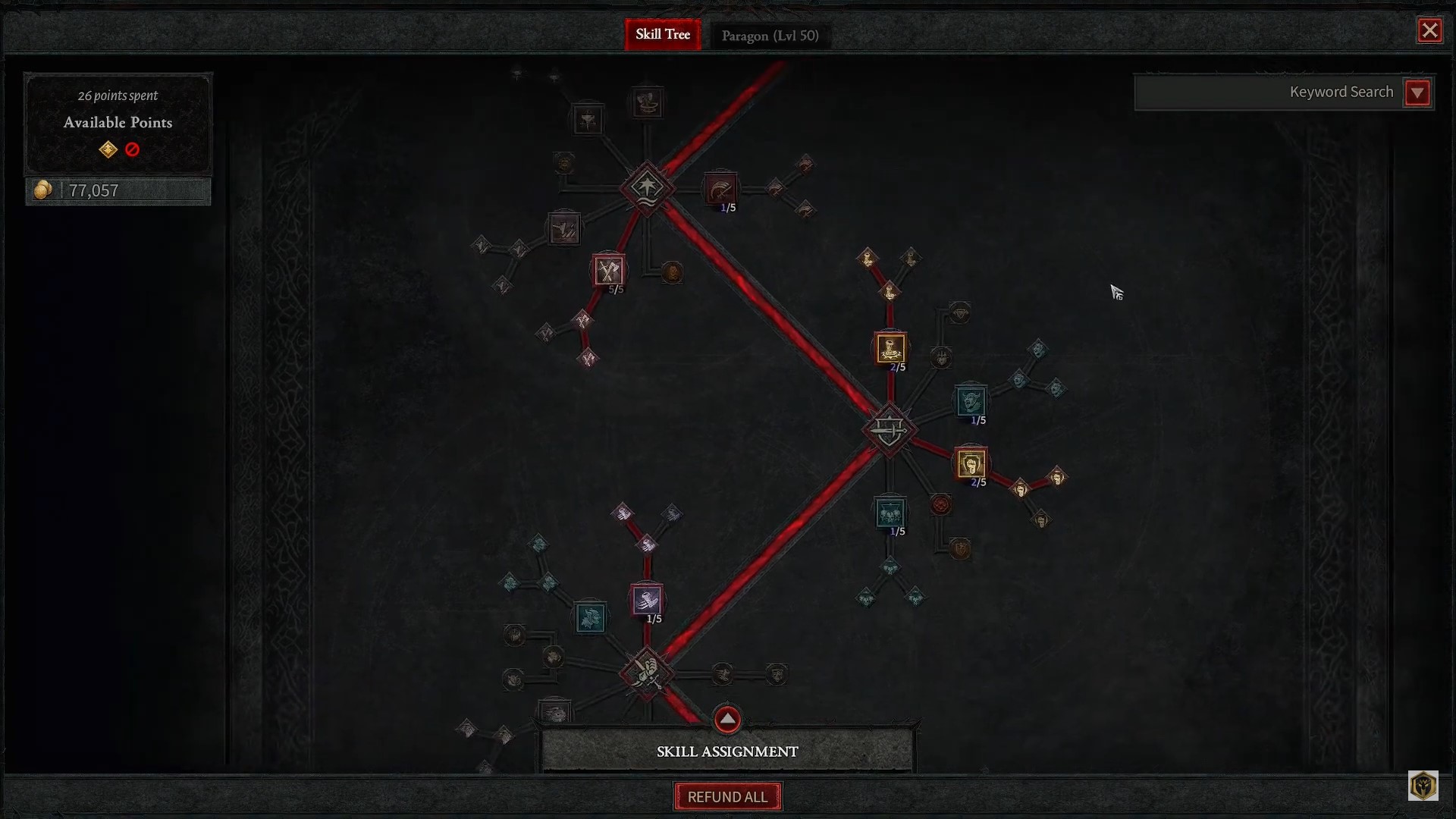Screen dimensions: 1456x819
Task: Select the Skill Tree tab
Action: pyautogui.click(x=662, y=34)
